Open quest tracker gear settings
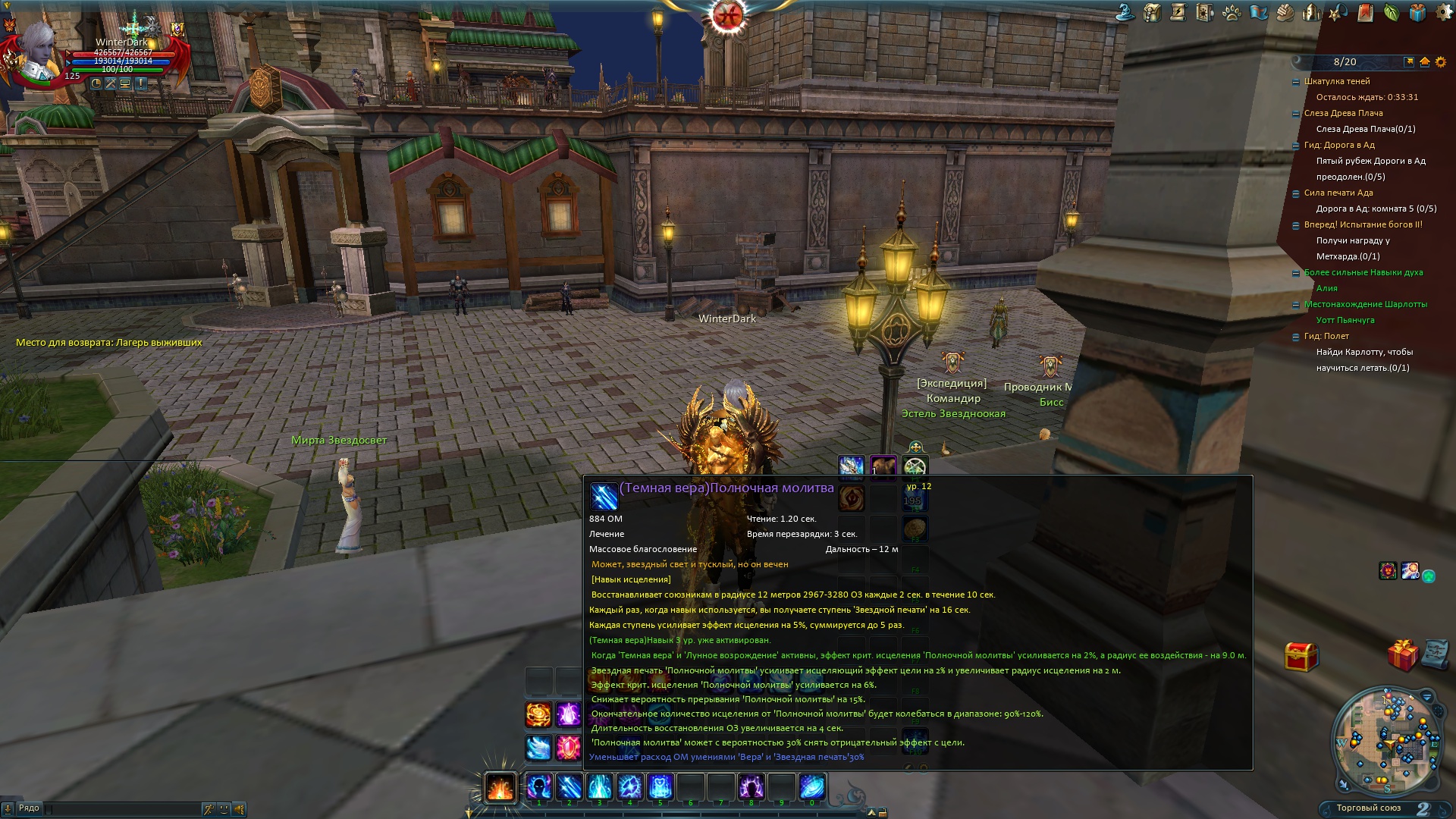 (x=1439, y=62)
